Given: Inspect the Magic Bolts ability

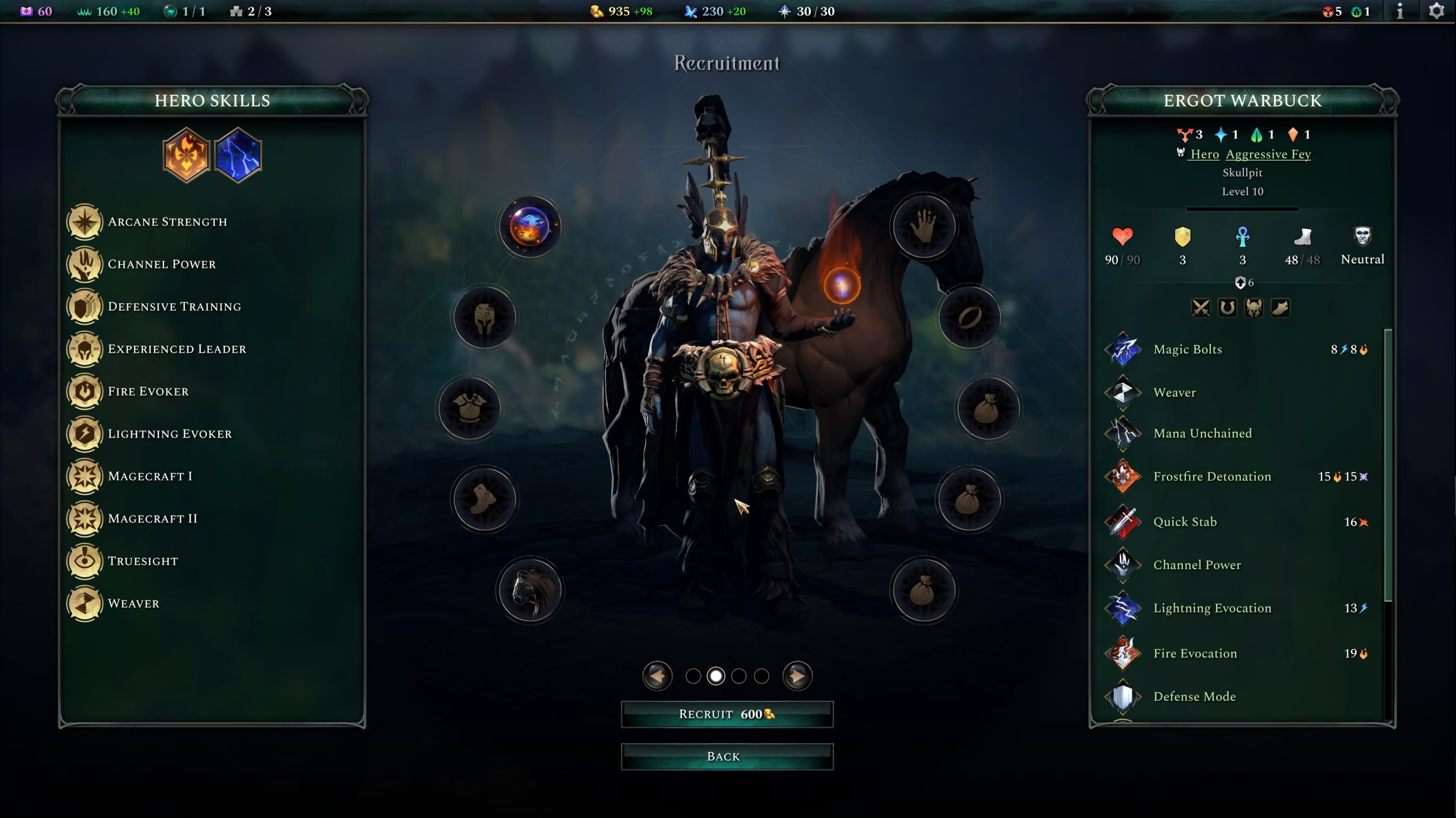Looking at the screenshot, I should point(1187,349).
